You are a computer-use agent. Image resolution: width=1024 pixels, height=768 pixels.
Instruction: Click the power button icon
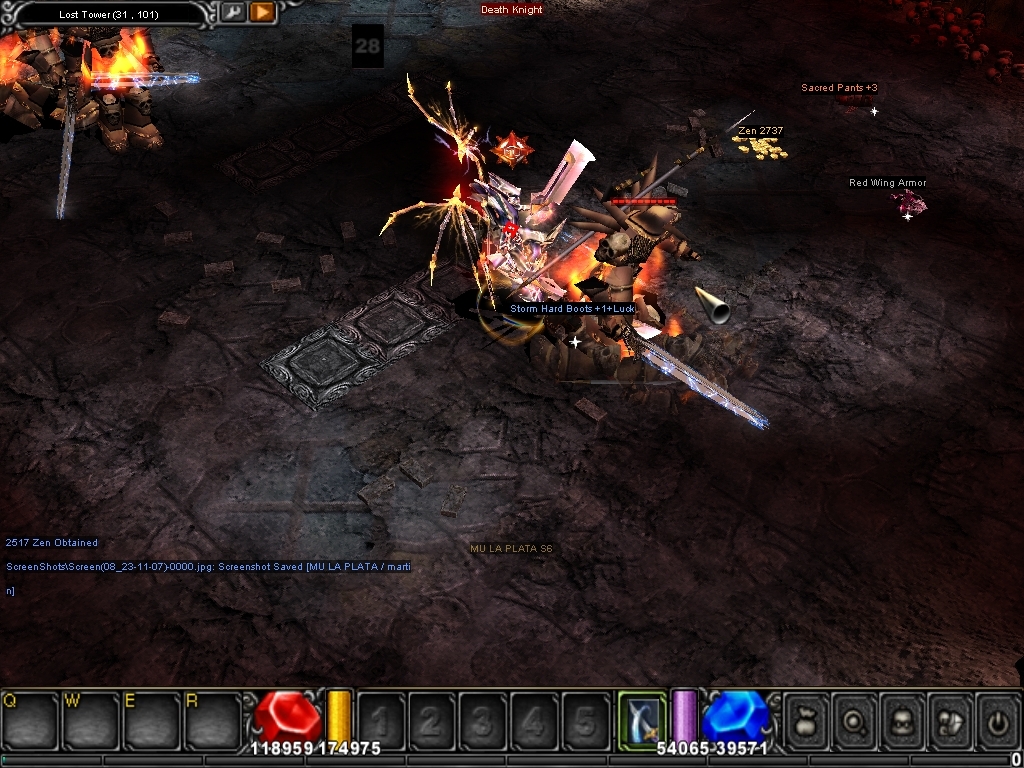pyautogui.click(x=998, y=719)
